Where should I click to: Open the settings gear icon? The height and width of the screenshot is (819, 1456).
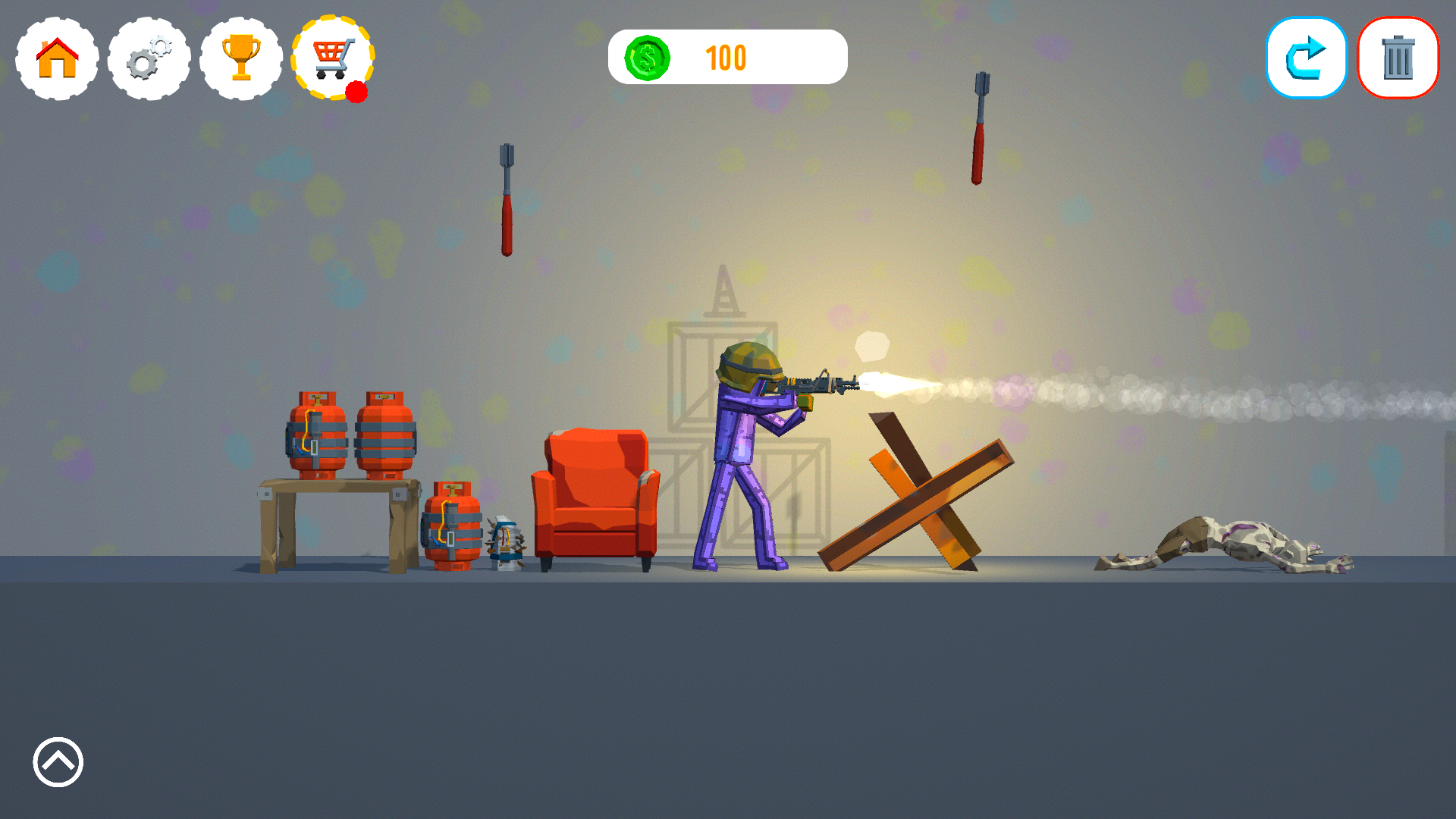pyautogui.click(x=149, y=57)
